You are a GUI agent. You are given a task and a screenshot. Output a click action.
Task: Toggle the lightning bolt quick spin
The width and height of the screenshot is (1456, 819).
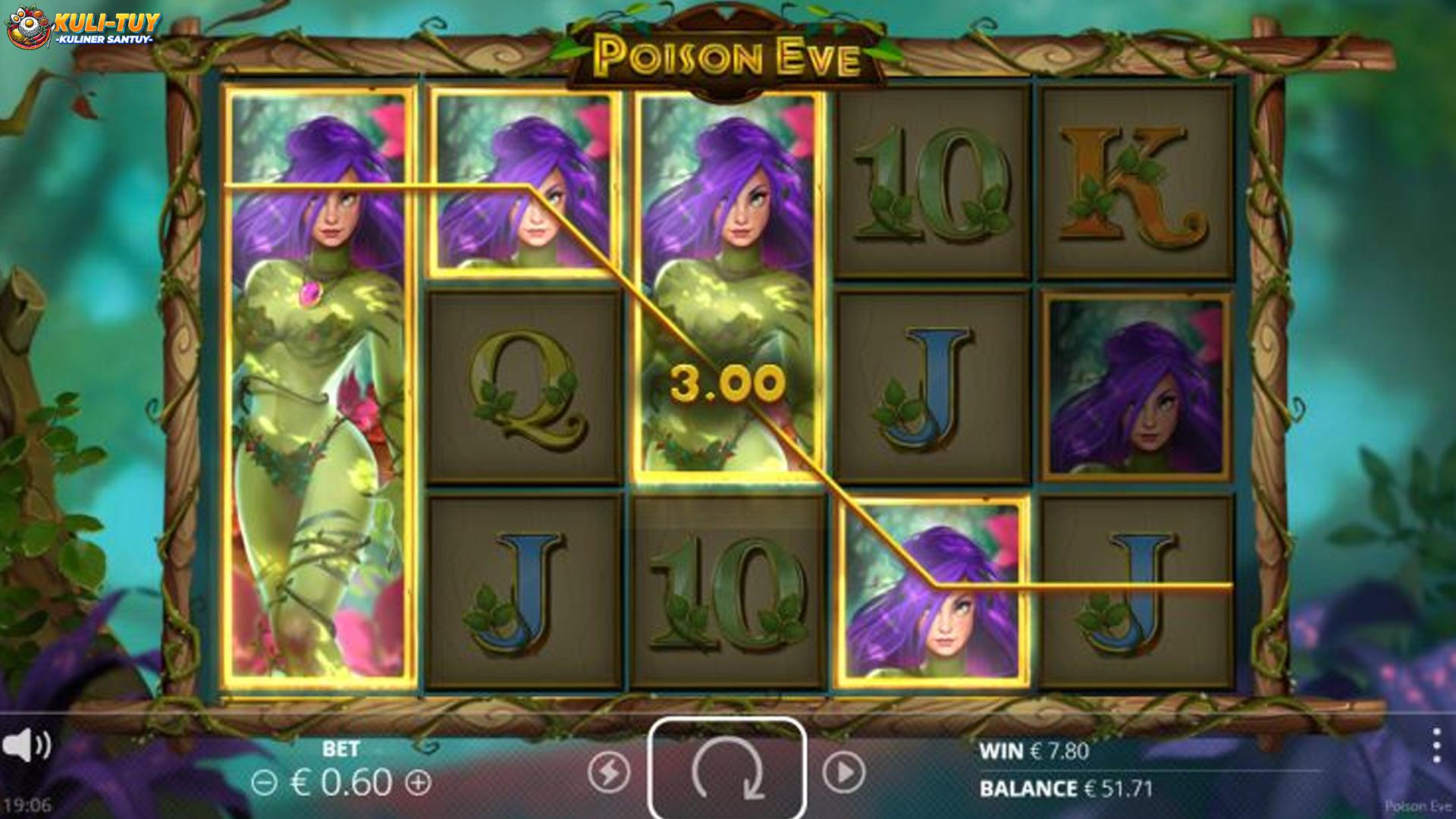tap(609, 773)
